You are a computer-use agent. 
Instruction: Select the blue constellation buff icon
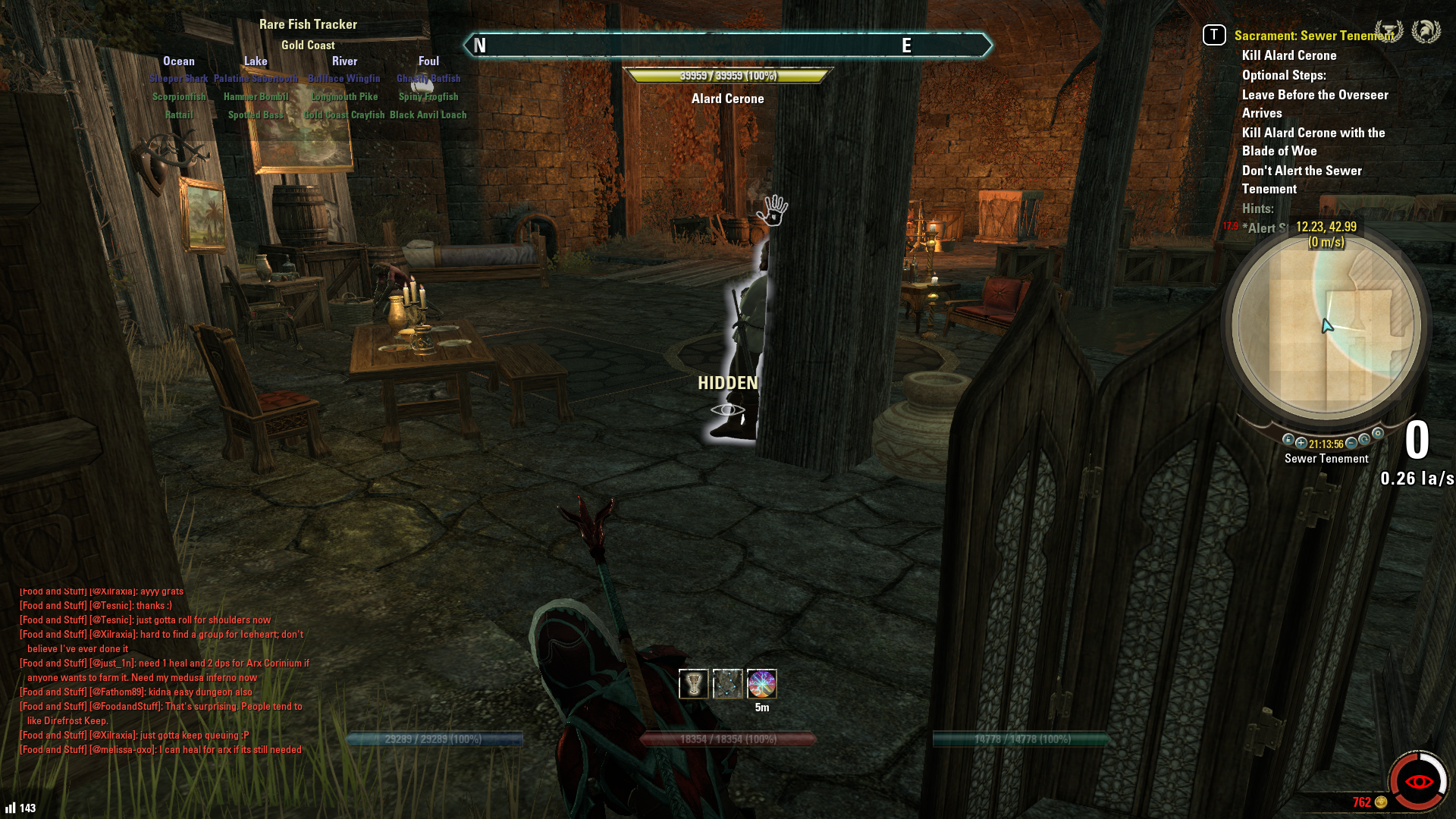coord(727,684)
